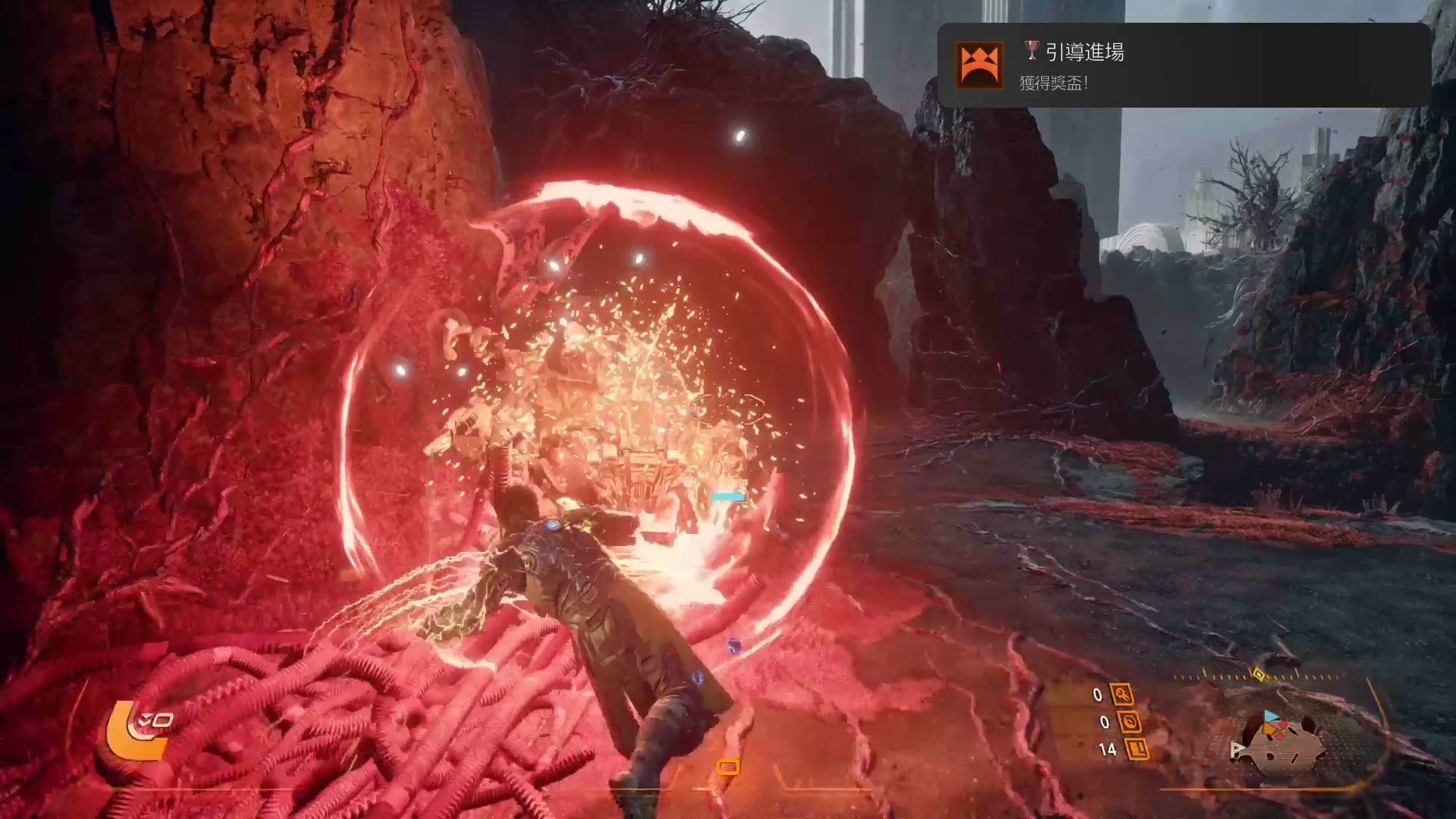Click the yellow diamond compass marker
1456x819 pixels.
(1258, 674)
